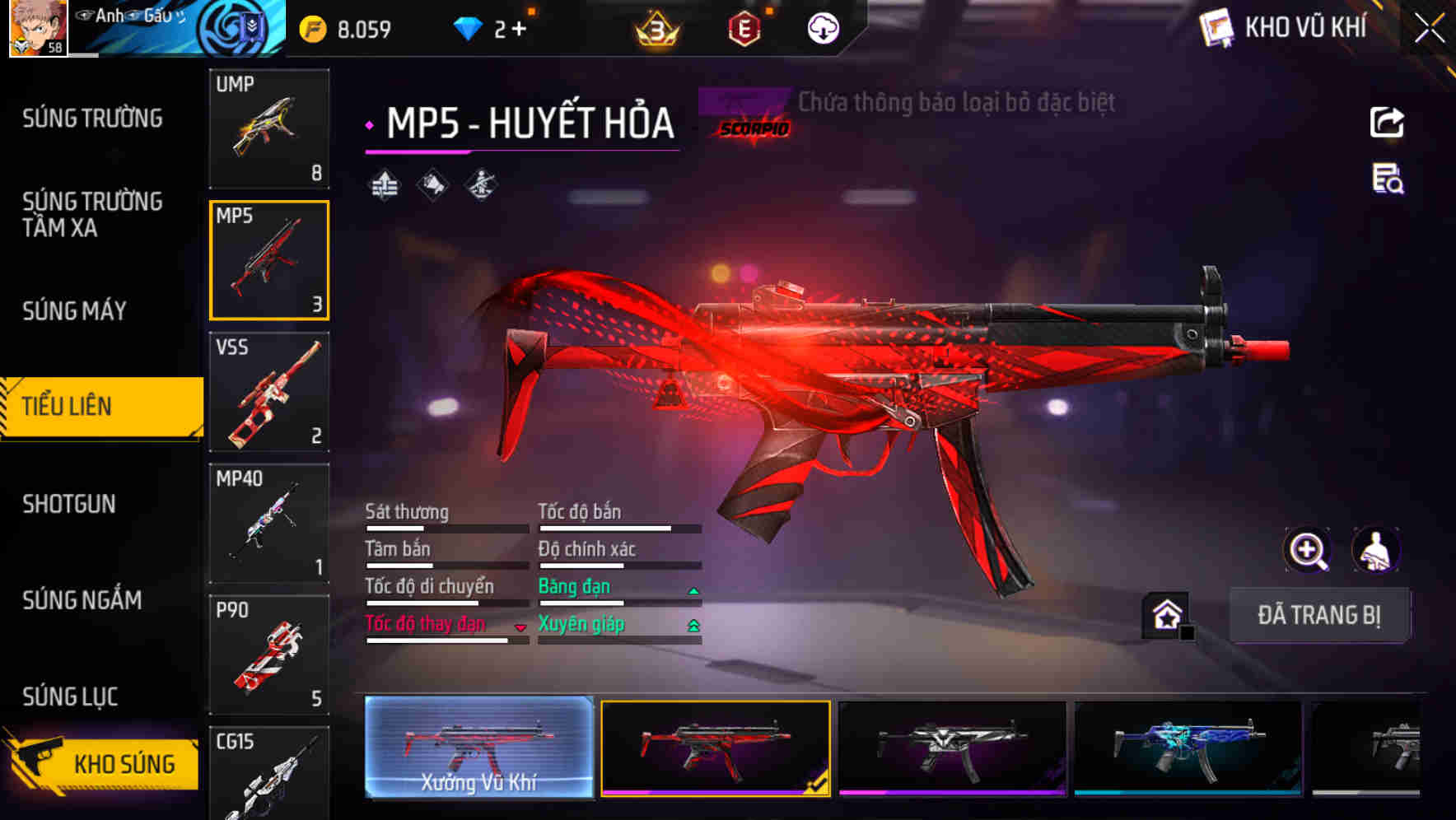Select the magnifier zoom-in icon near weapon preview
Image resolution: width=1456 pixels, height=820 pixels.
pos(1309,550)
